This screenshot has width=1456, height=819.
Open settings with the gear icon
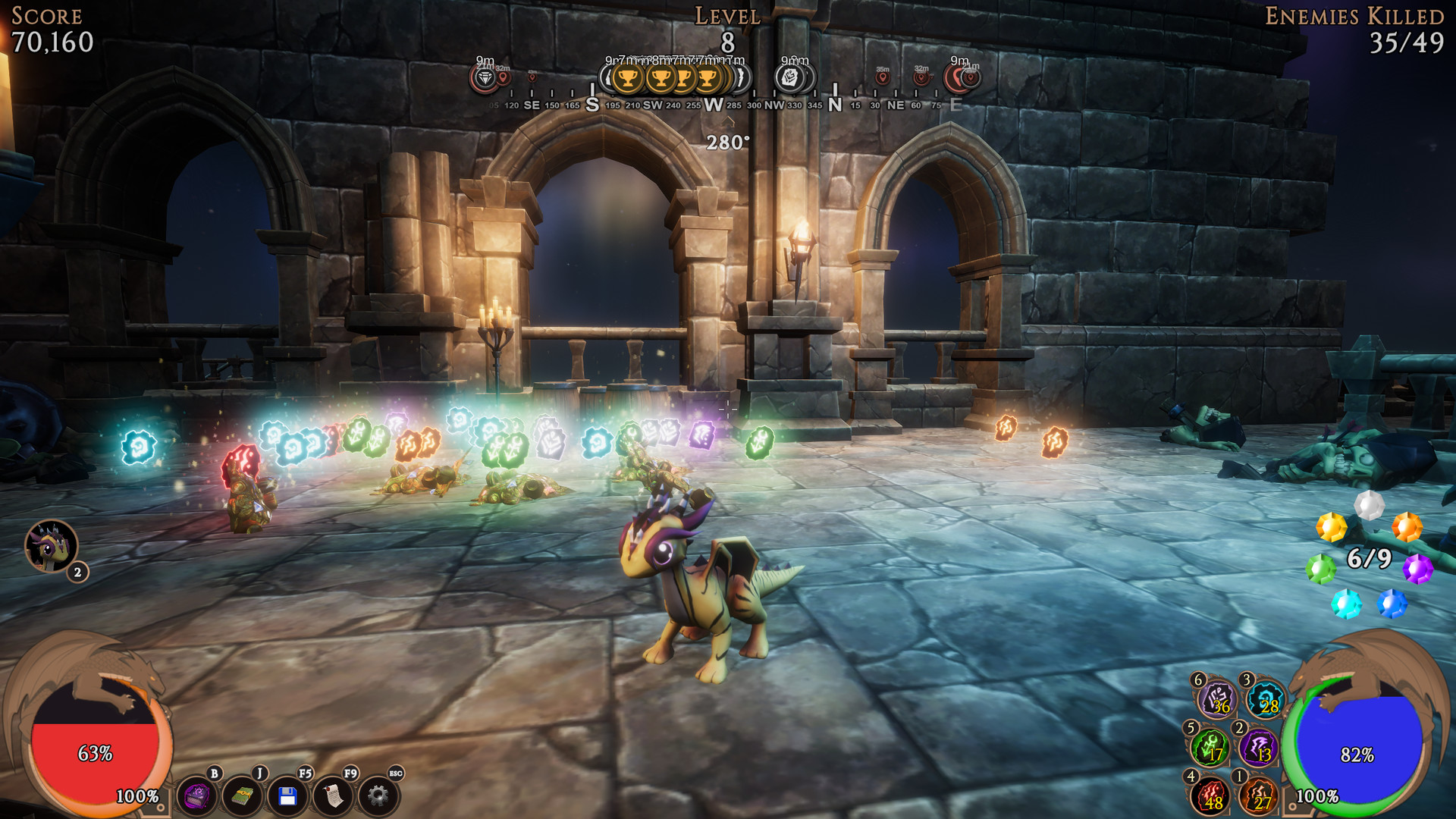pos(378,796)
